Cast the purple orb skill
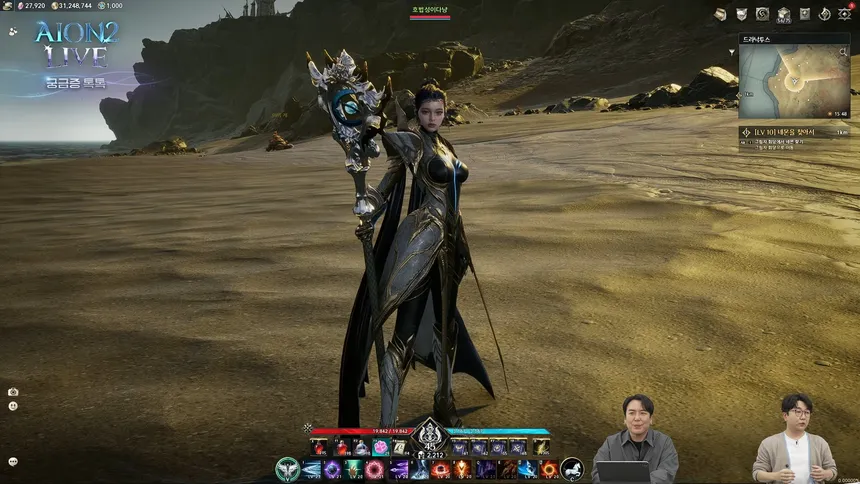 (x=332, y=468)
